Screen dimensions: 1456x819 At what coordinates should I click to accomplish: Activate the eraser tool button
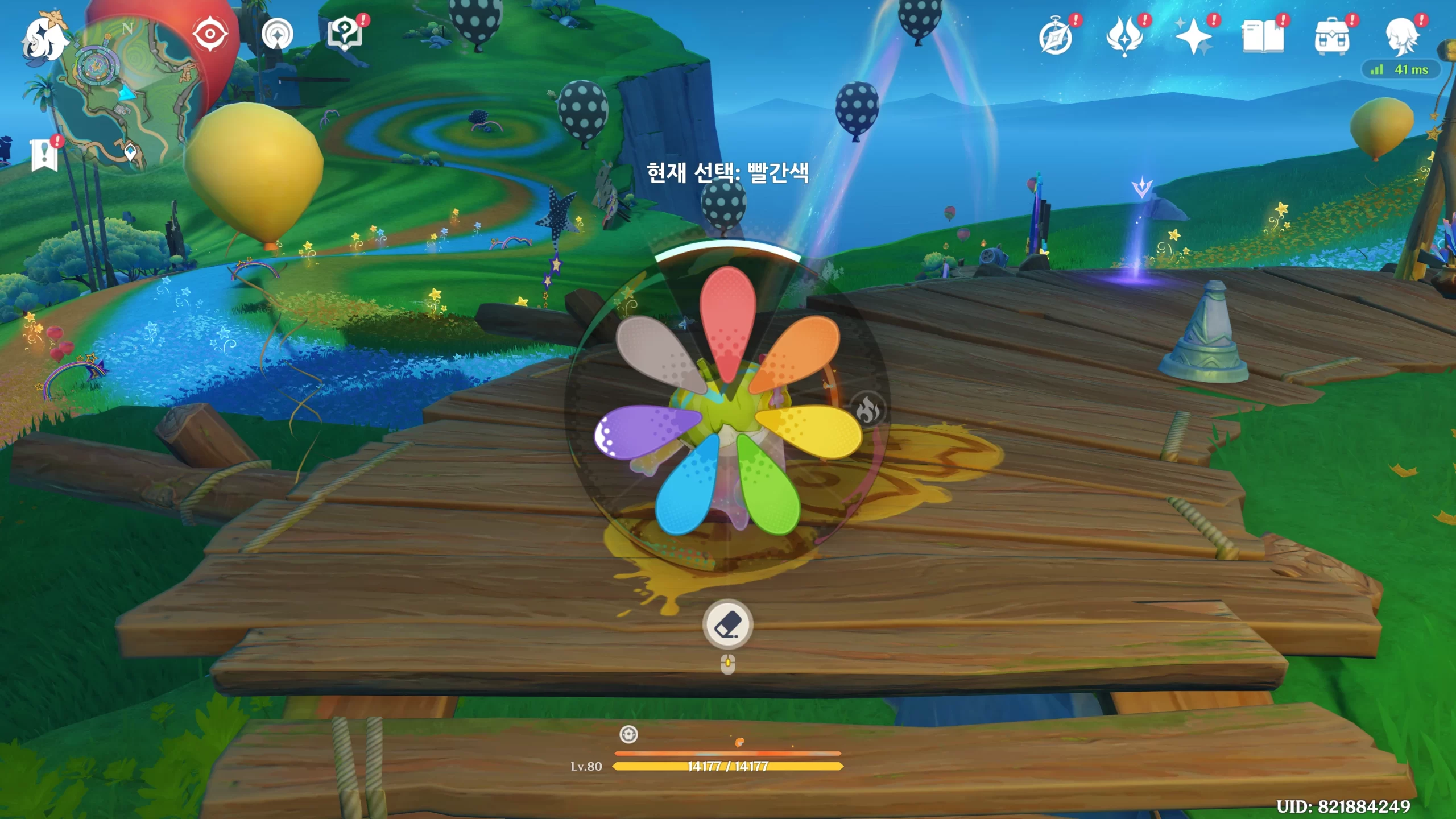[x=727, y=624]
